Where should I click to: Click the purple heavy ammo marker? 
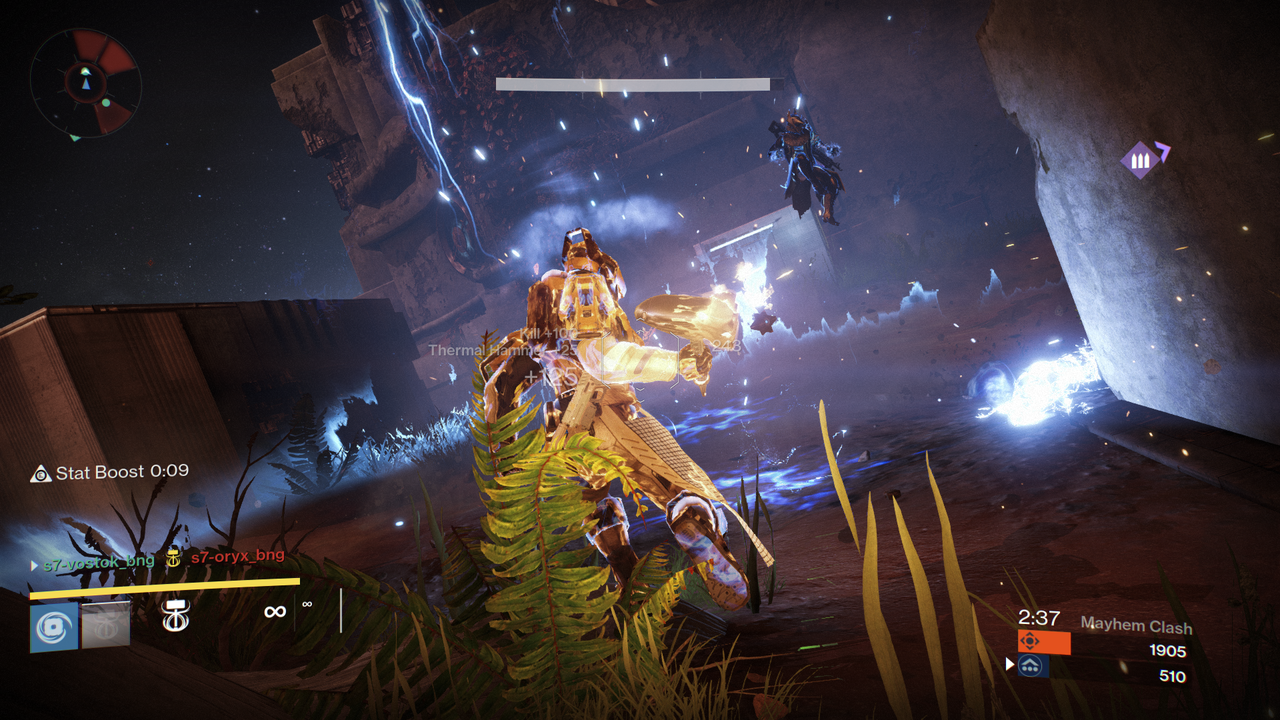click(1139, 159)
